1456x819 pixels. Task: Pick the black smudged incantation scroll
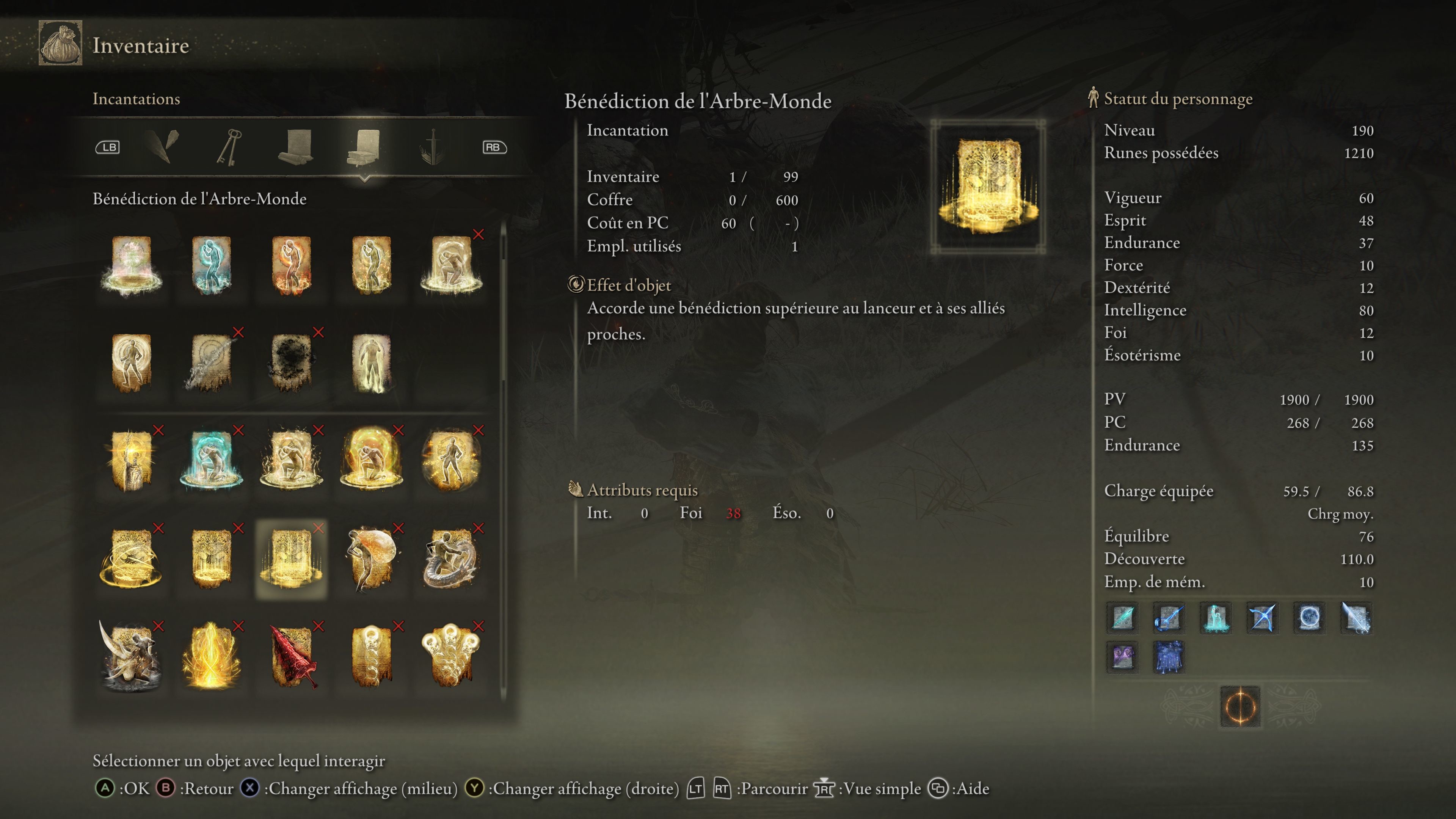(291, 362)
